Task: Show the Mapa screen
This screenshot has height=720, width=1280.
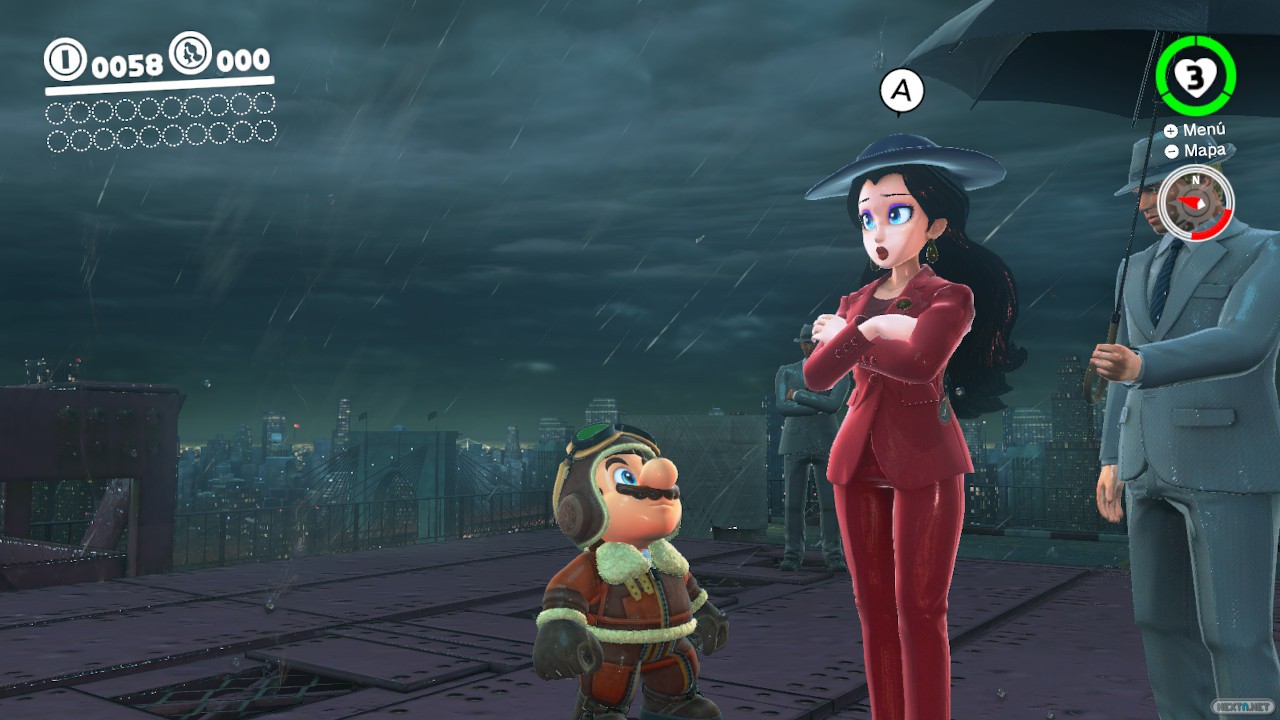Action: click(x=1195, y=151)
